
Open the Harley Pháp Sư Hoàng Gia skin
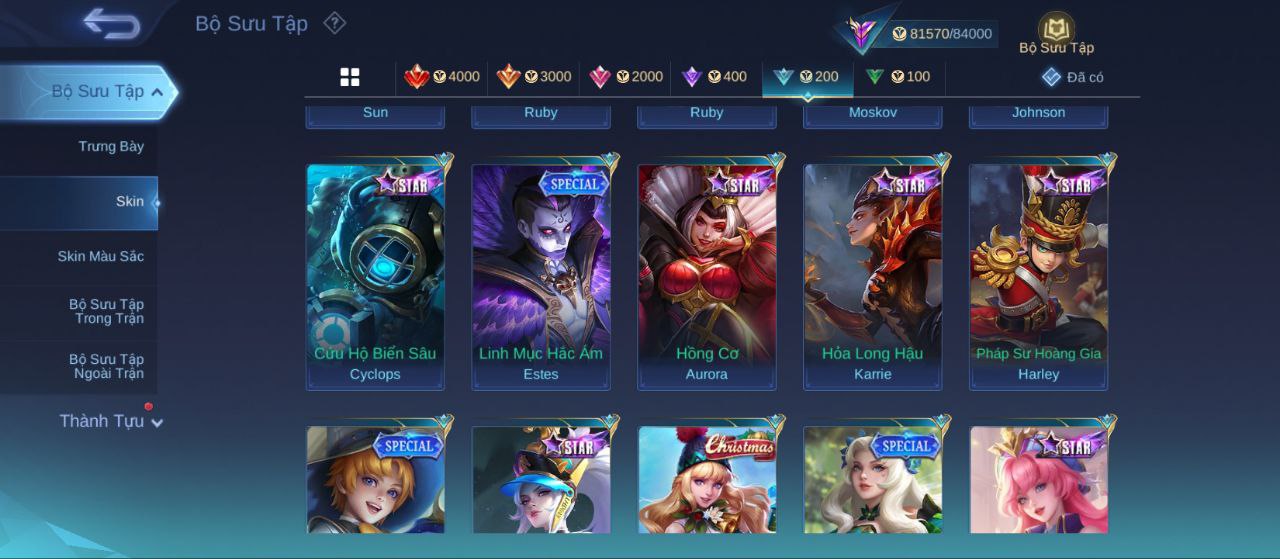tap(1038, 275)
